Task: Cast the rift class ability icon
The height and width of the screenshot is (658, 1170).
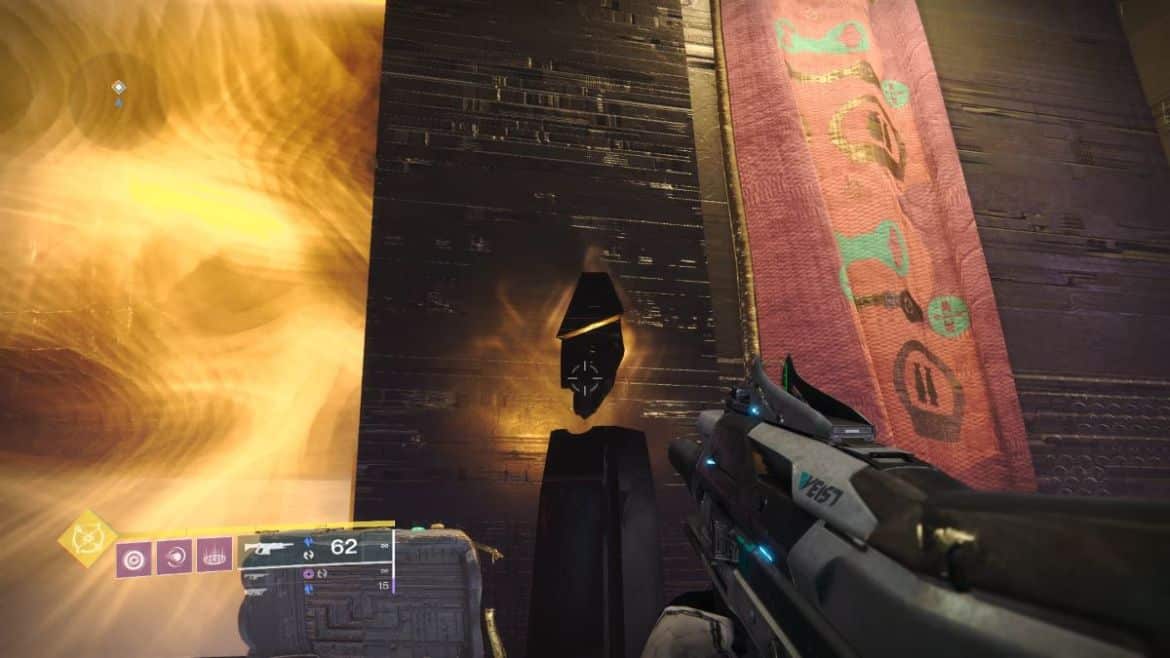Action: click(x=214, y=556)
